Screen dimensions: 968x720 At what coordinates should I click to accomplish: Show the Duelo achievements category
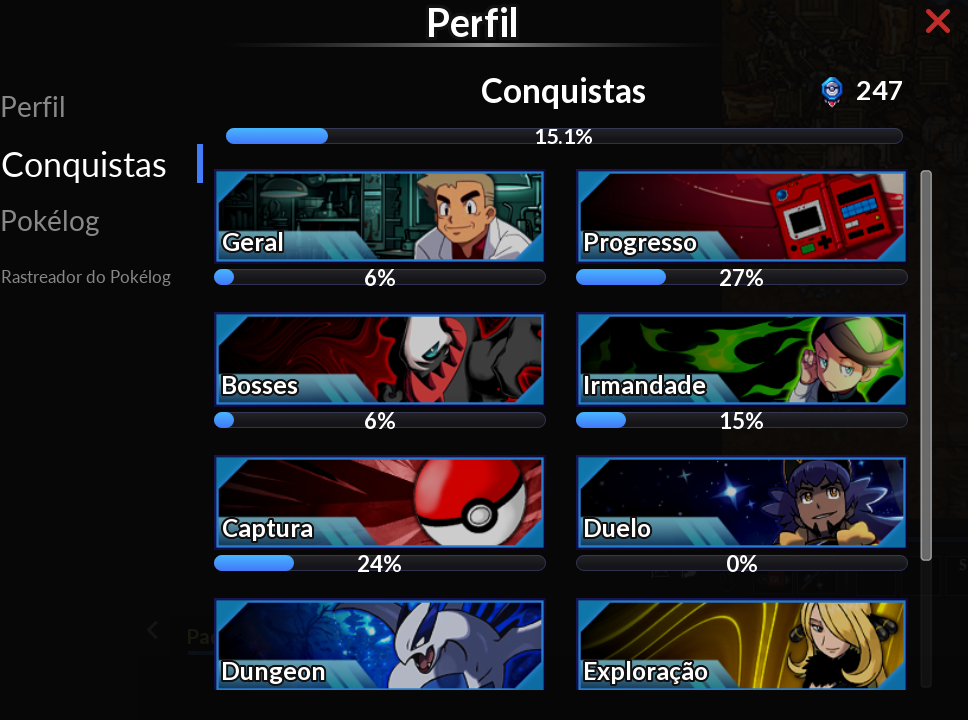(741, 502)
